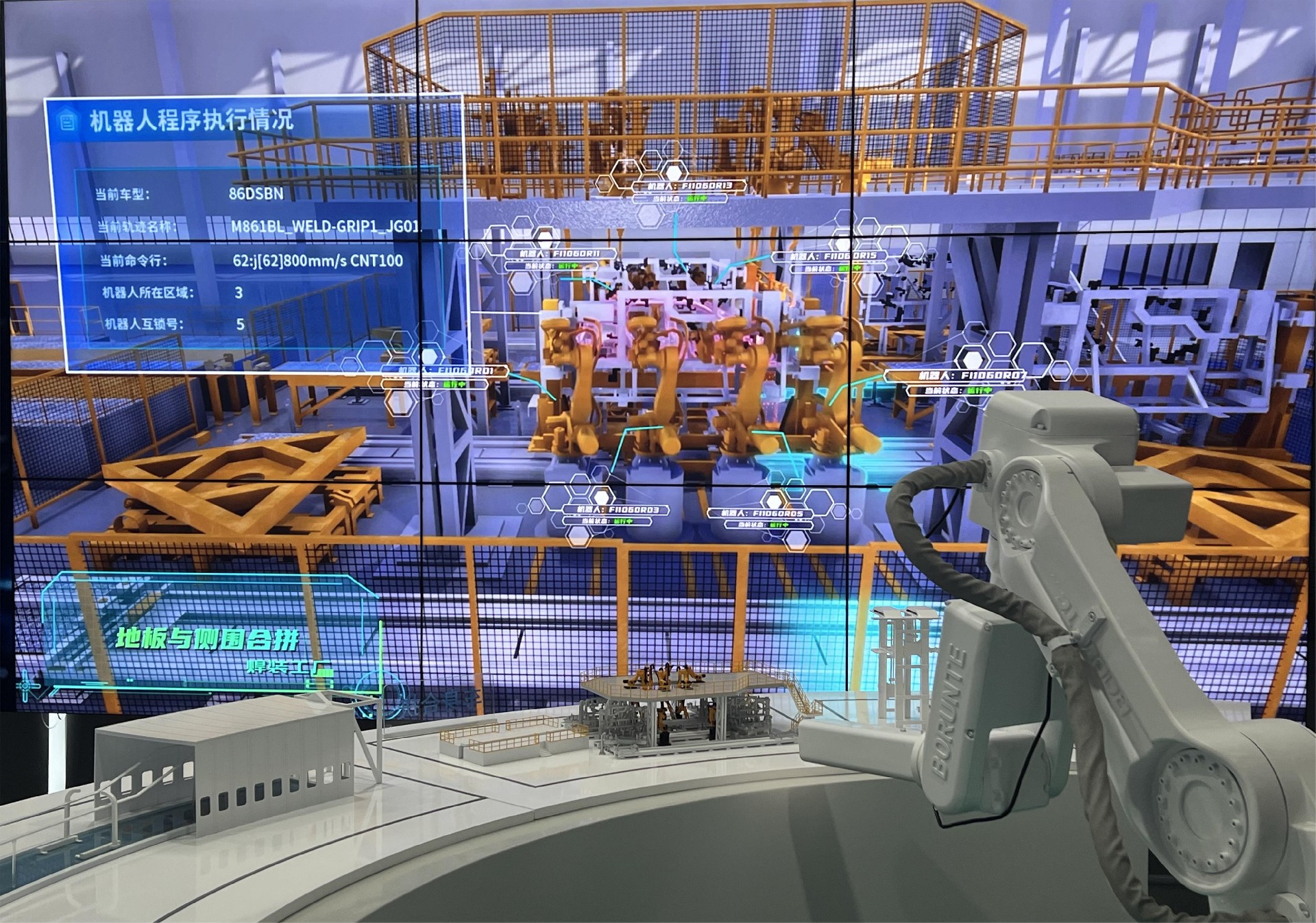The image size is (1316, 923).
Task: Select robot marker F11060R11
Action: tap(560, 254)
